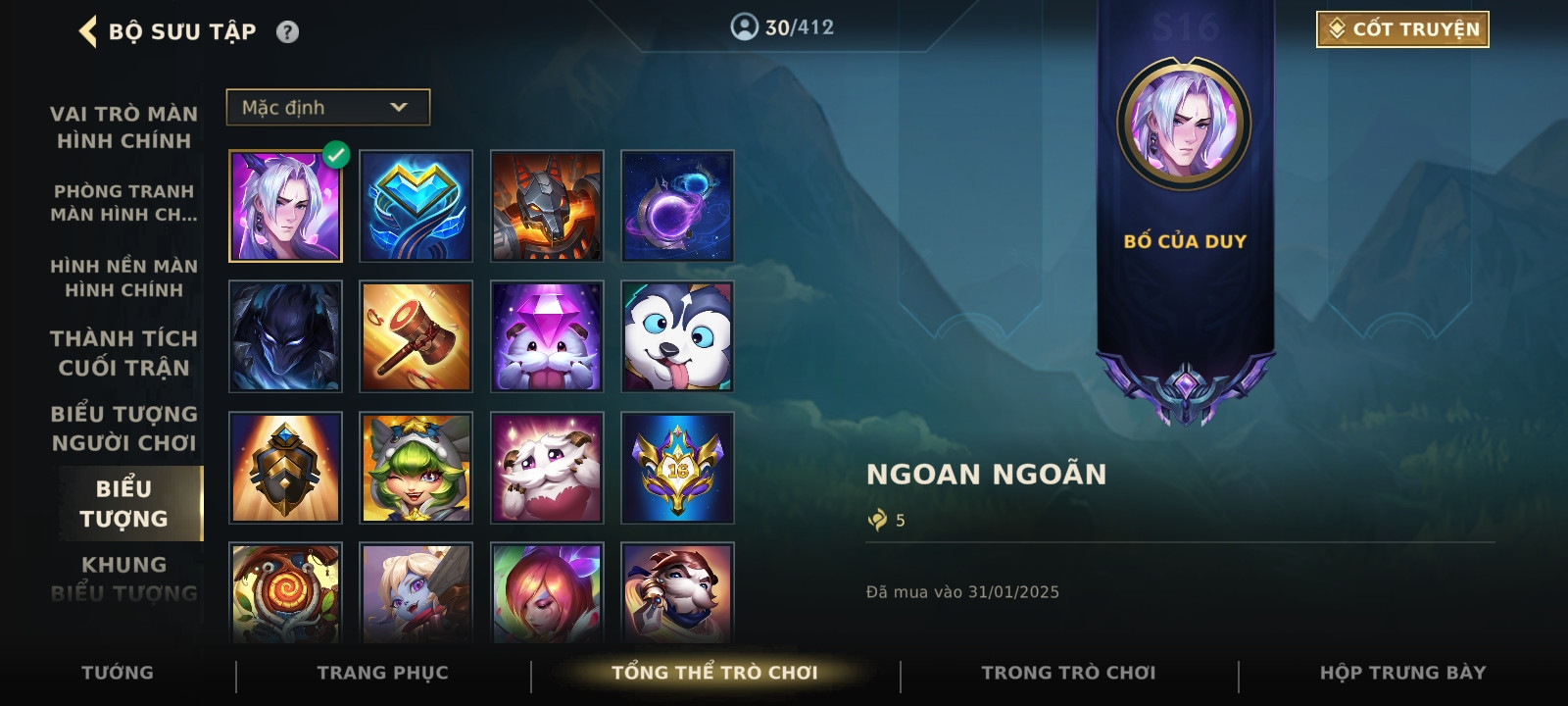
Task: Open Khung Biểu Tượng category
Action: click(x=123, y=579)
